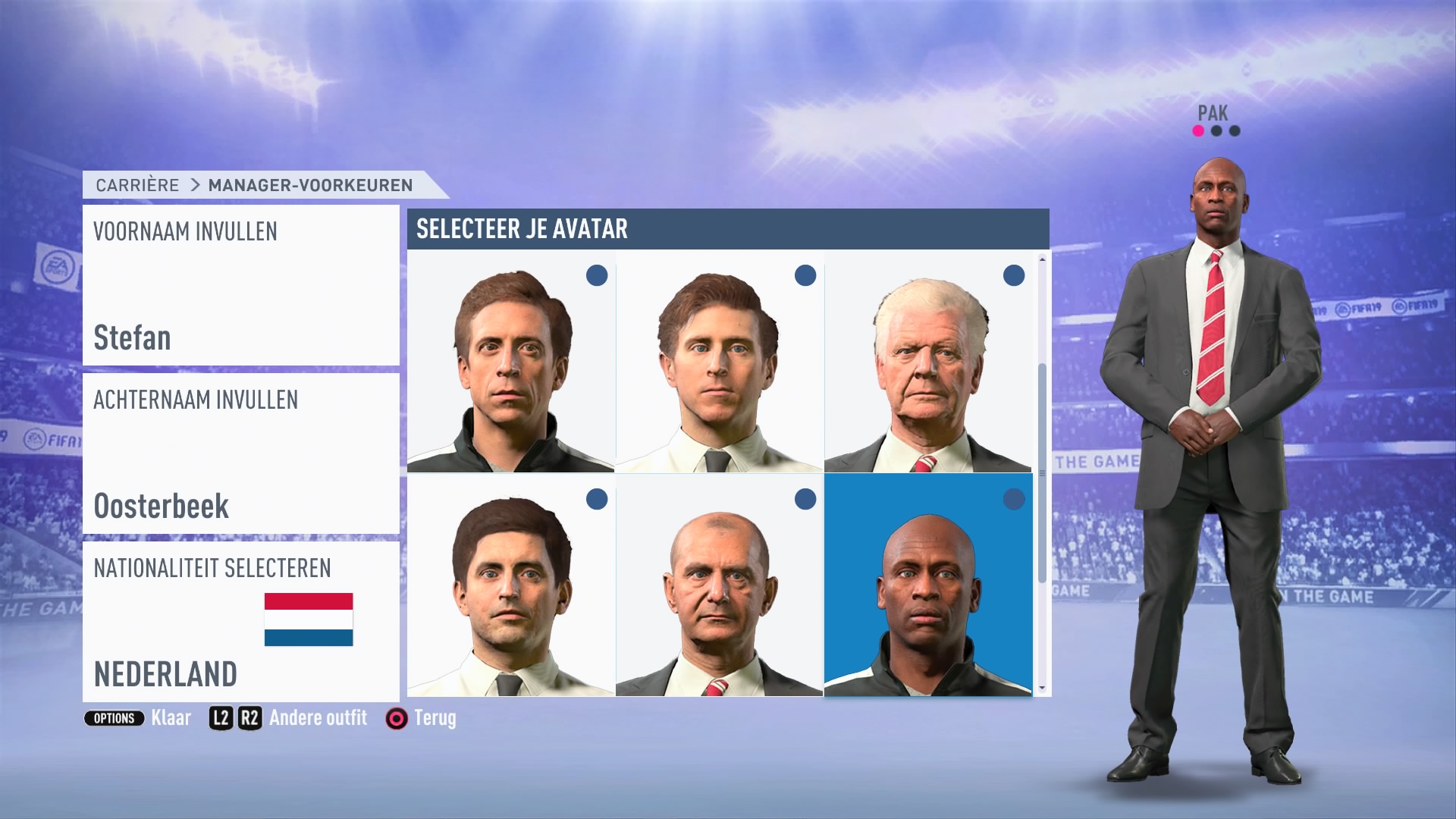Edit the first name field showing Stefan
Viewport: 1456px width, 819px height.
tap(240, 285)
